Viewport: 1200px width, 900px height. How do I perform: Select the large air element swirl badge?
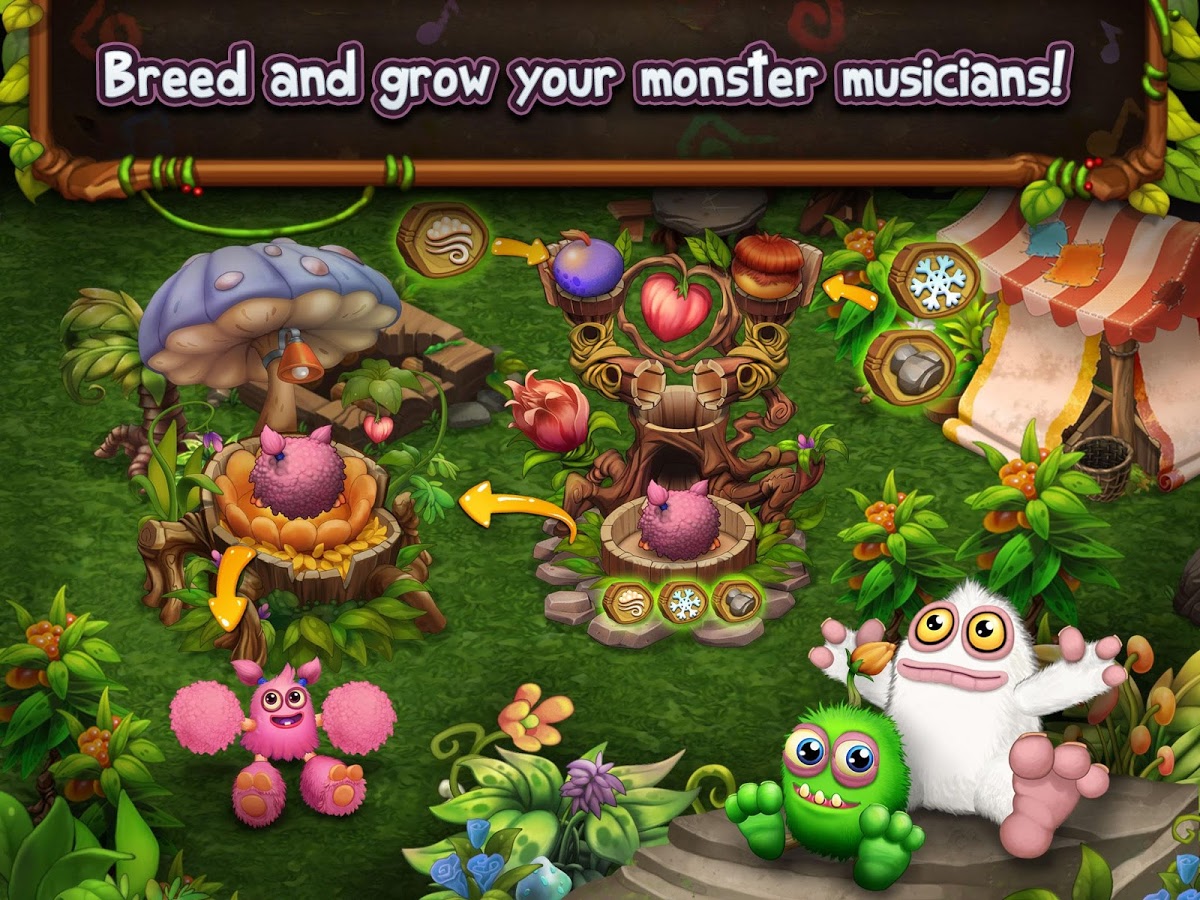pyautogui.click(x=441, y=240)
